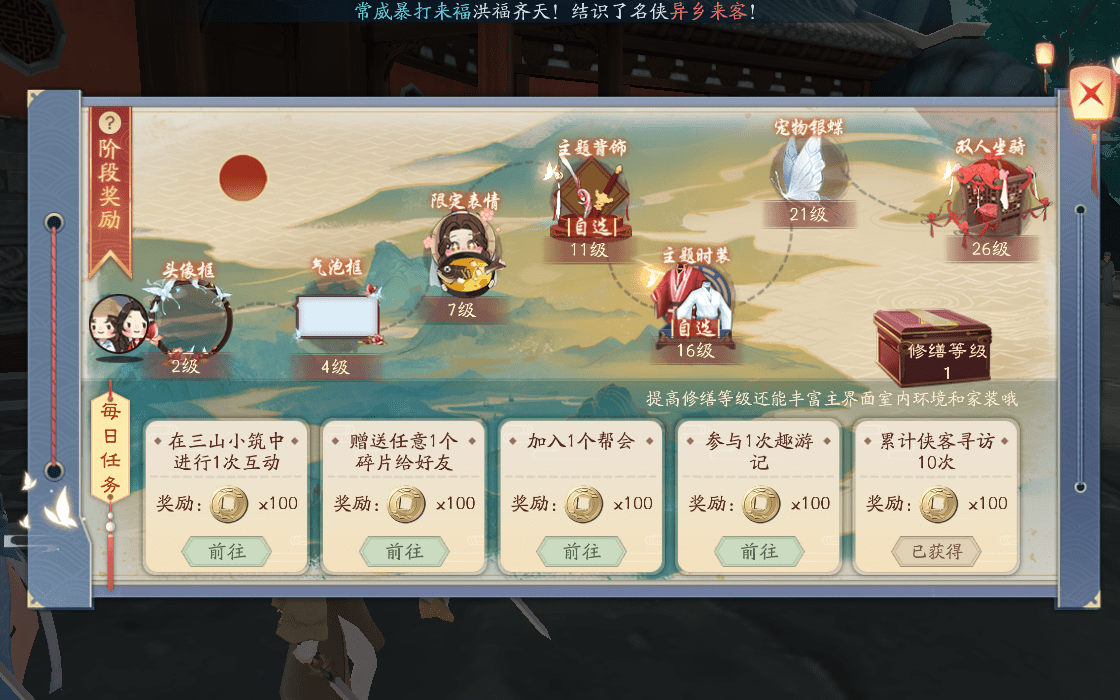Image resolution: width=1120 pixels, height=700 pixels.
Task: View the 限定表情 level 7 reward
Action: click(x=463, y=252)
